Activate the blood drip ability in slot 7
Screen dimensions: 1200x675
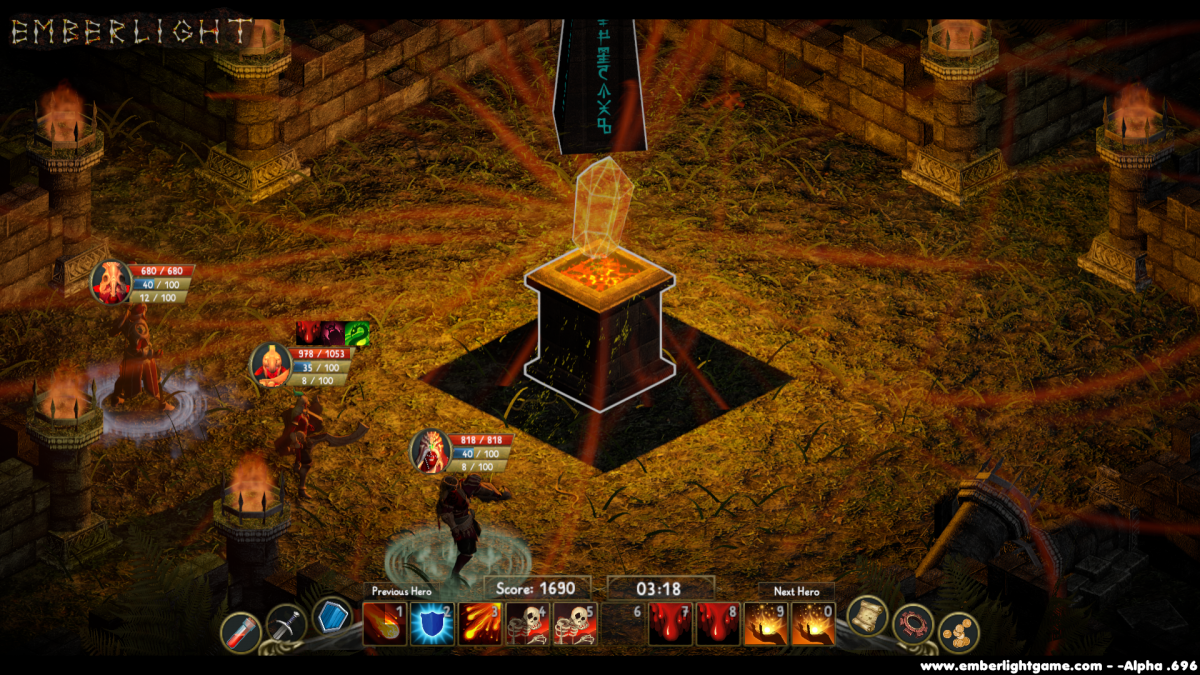coord(670,624)
